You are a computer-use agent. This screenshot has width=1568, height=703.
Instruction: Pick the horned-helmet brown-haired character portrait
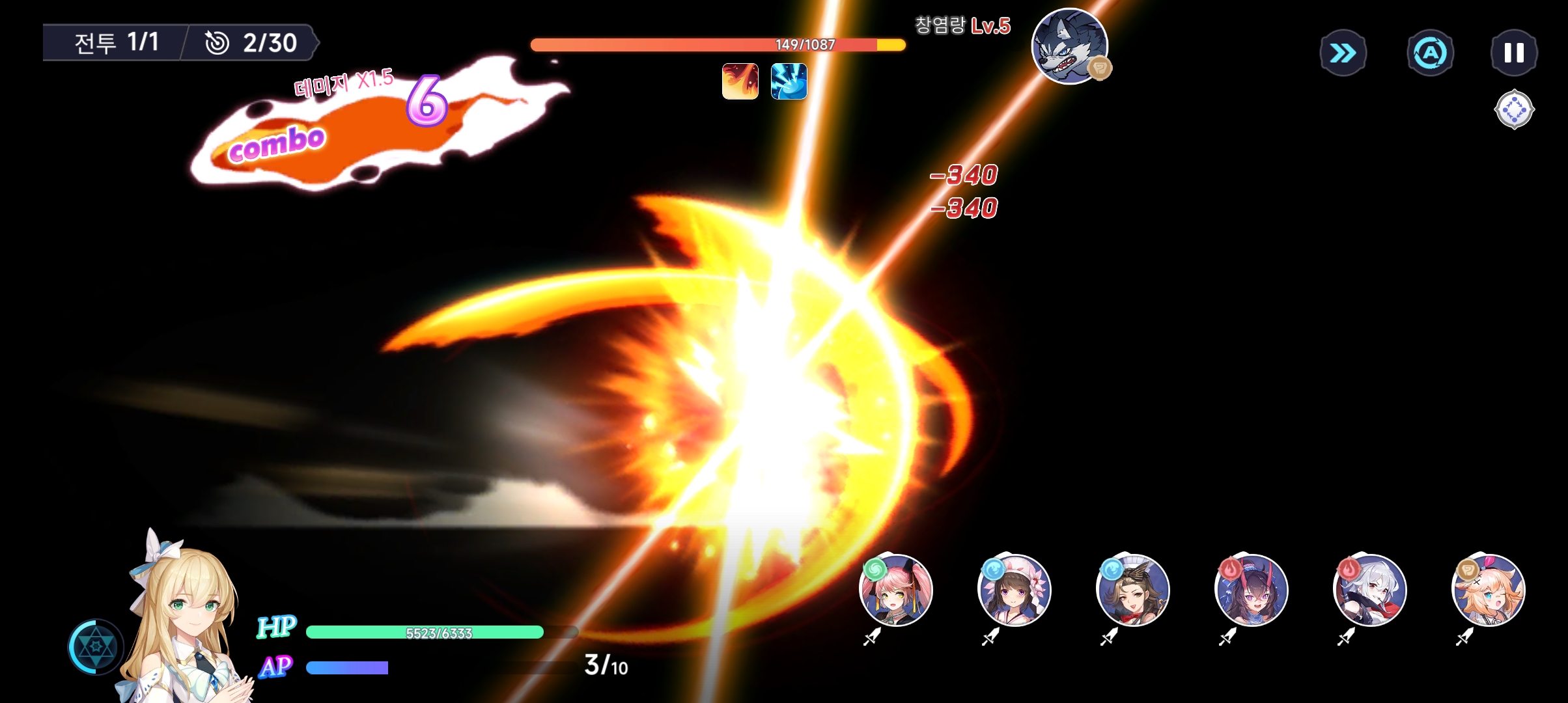pos(1133,590)
